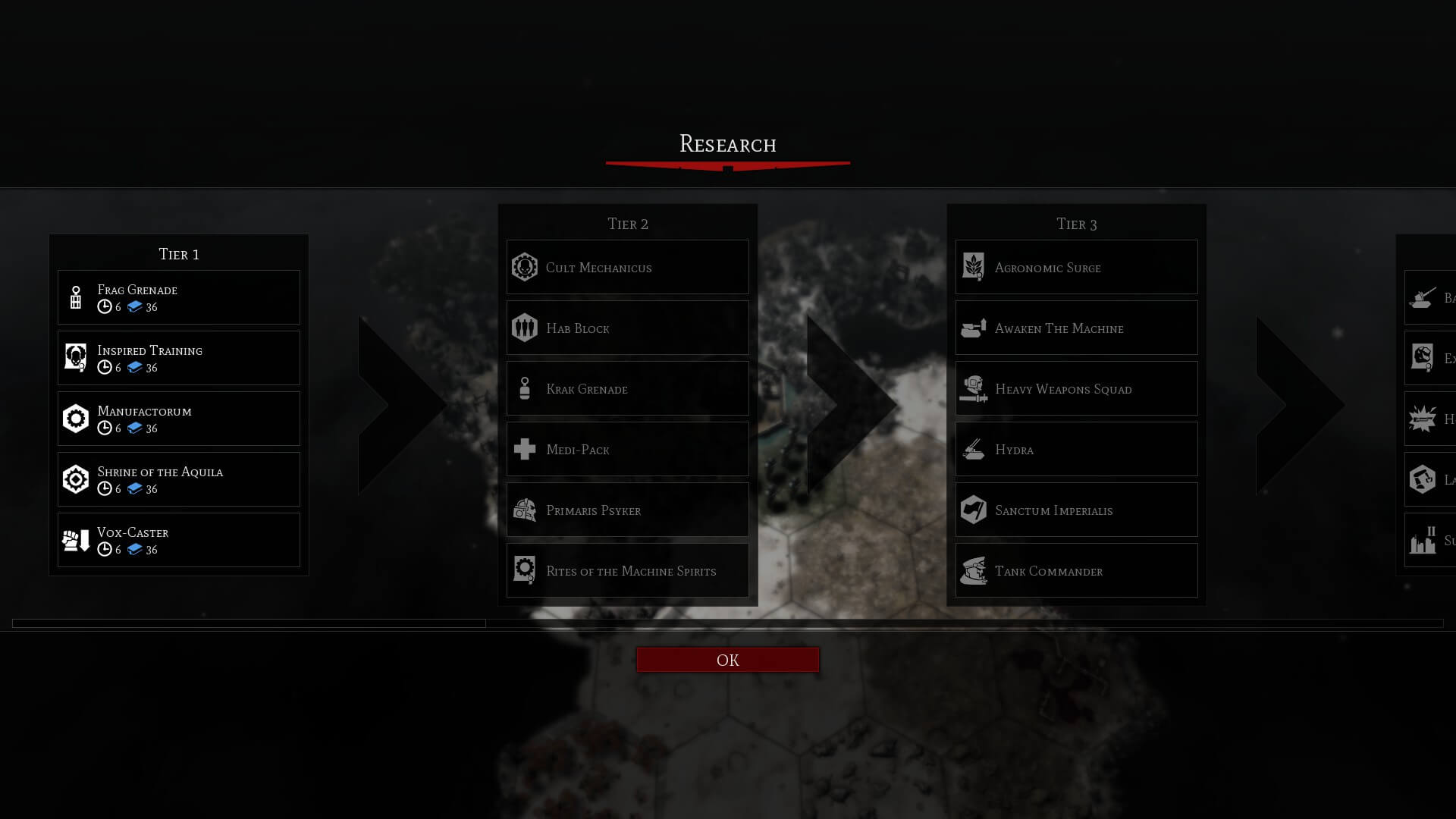Select Hab Block in Tier 2
The image size is (1456, 819).
(627, 328)
